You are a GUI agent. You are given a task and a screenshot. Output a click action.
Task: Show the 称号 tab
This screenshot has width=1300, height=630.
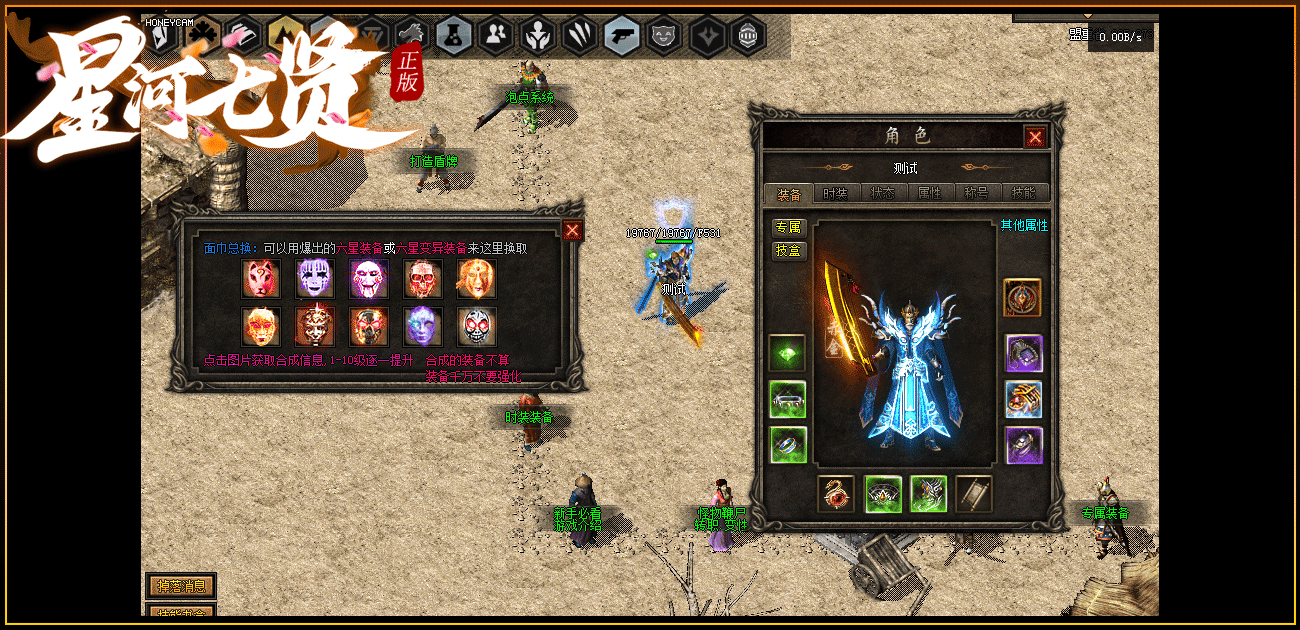point(977,193)
